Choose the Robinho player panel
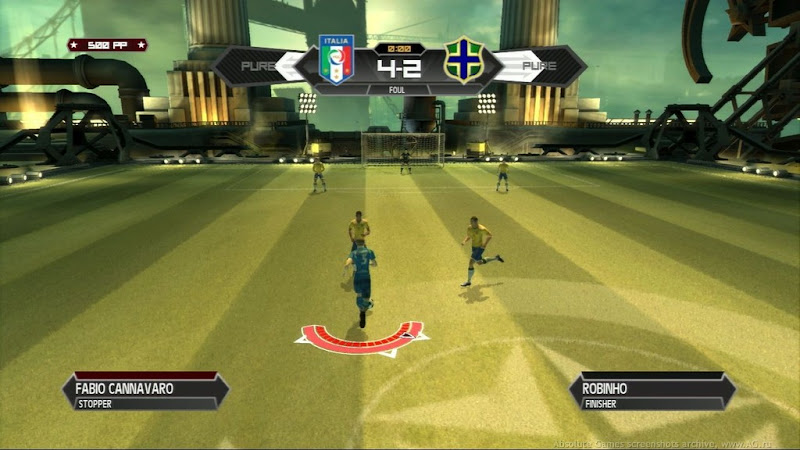The image size is (800, 450). tap(651, 391)
